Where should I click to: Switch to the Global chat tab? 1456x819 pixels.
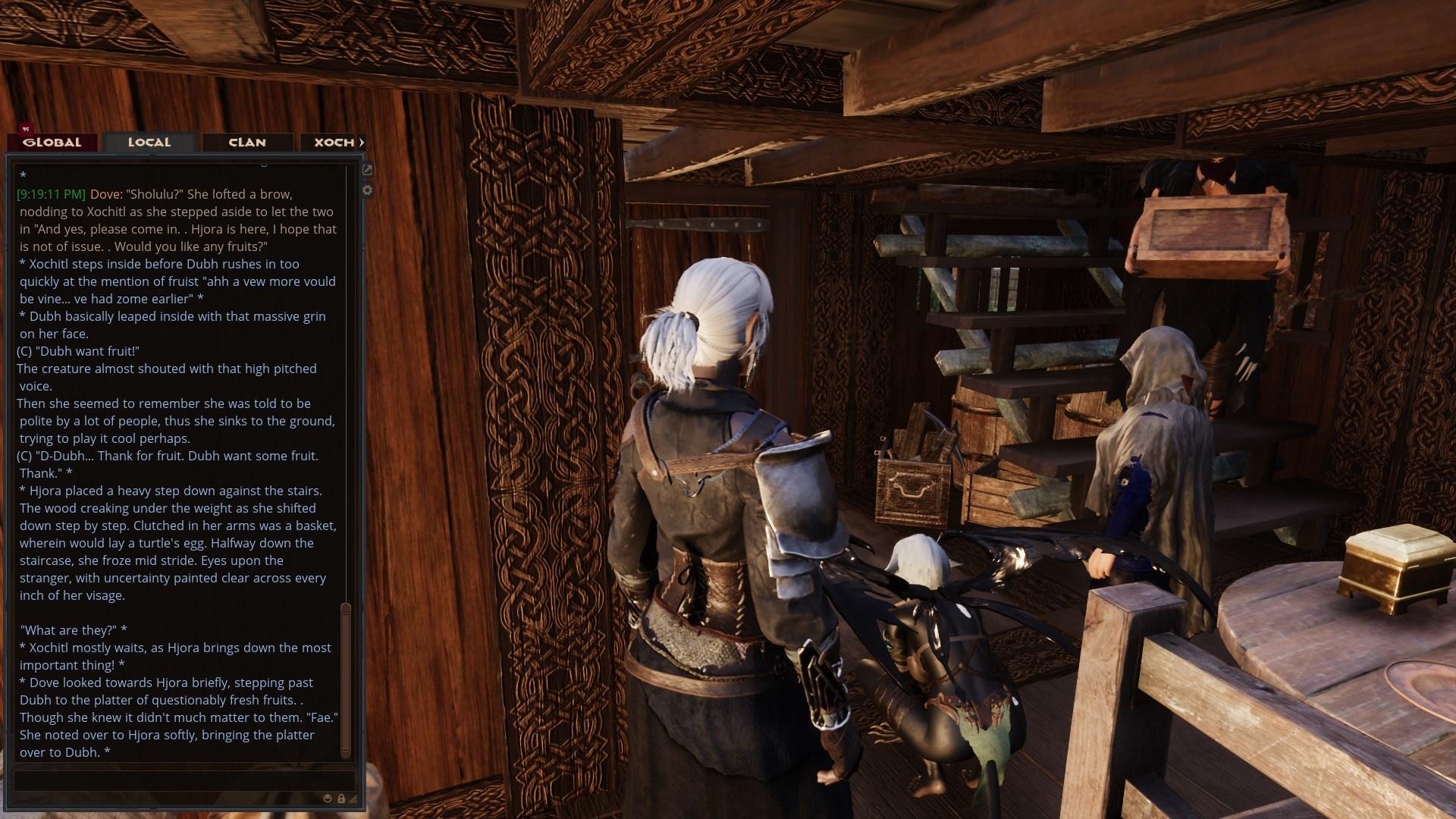click(x=52, y=143)
